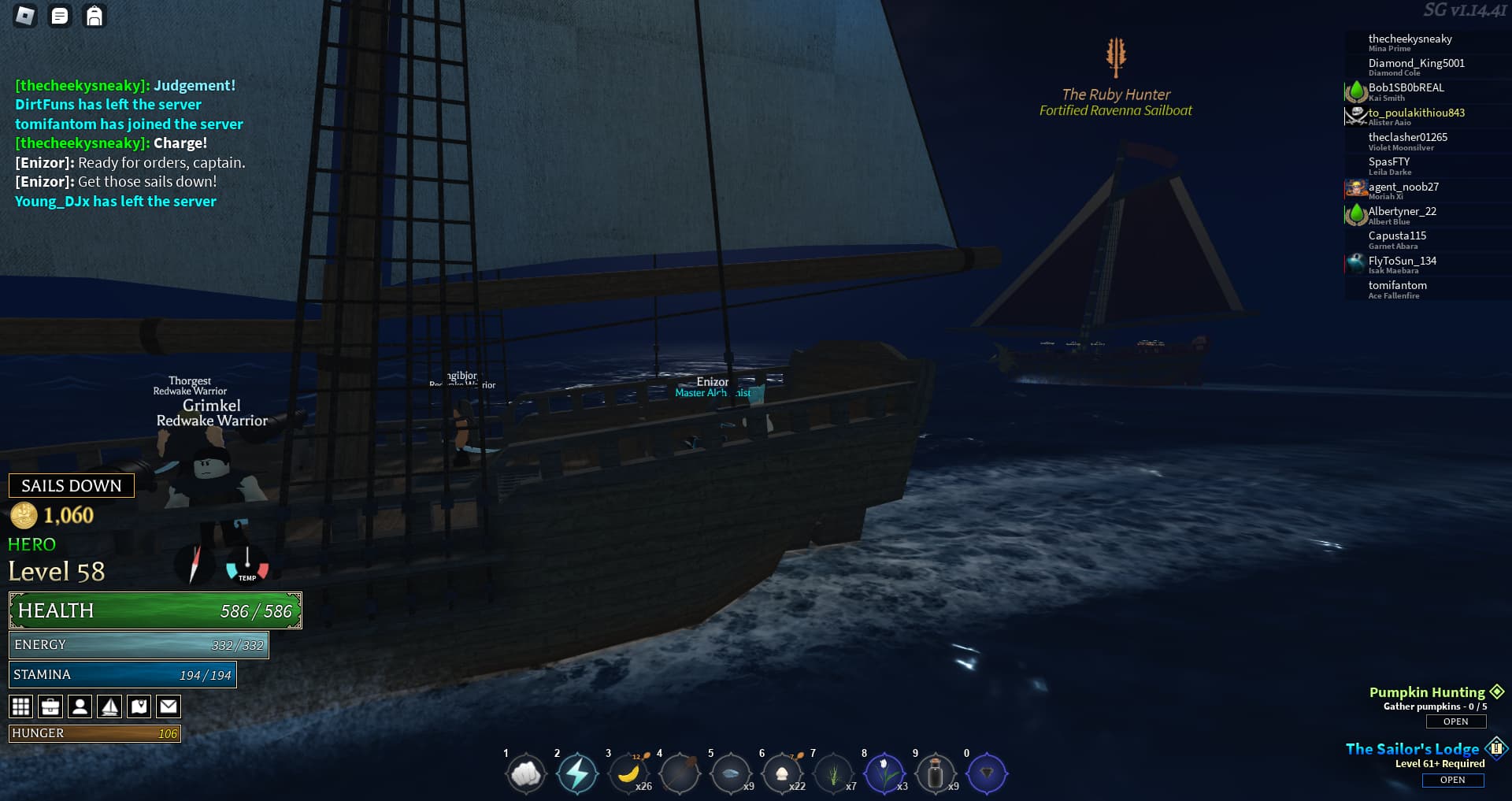Select the banana hotbar slot

coord(628,774)
